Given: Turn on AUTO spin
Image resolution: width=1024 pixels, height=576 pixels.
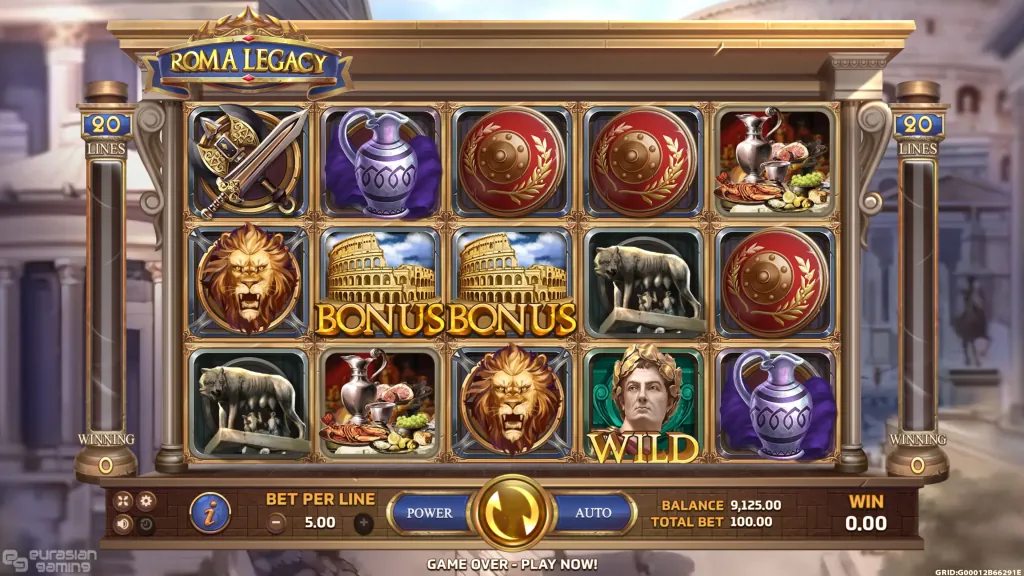Looking at the screenshot, I should [593, 513].
